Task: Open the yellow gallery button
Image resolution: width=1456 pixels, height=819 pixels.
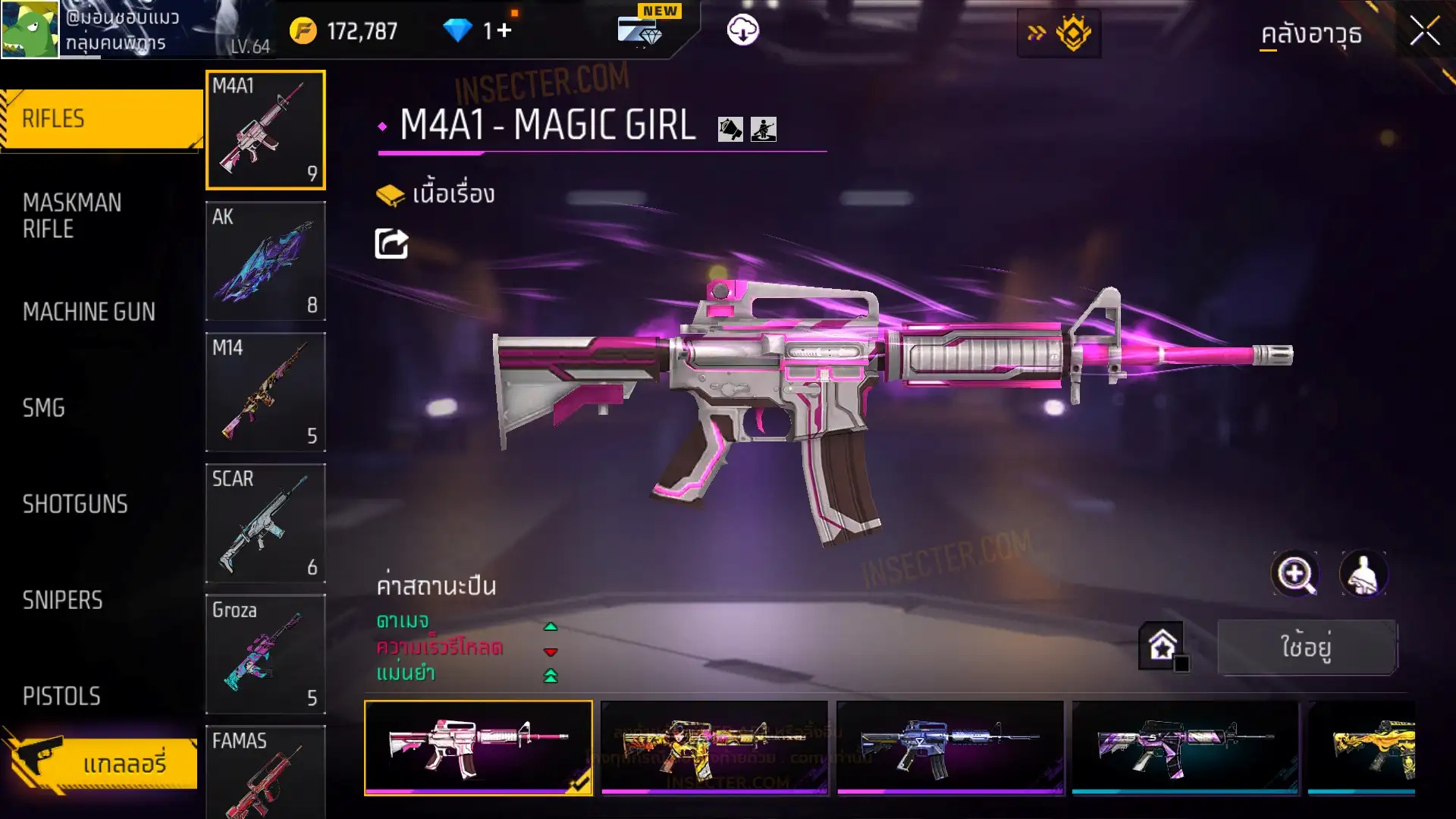Action: click(x=102, y=763)
